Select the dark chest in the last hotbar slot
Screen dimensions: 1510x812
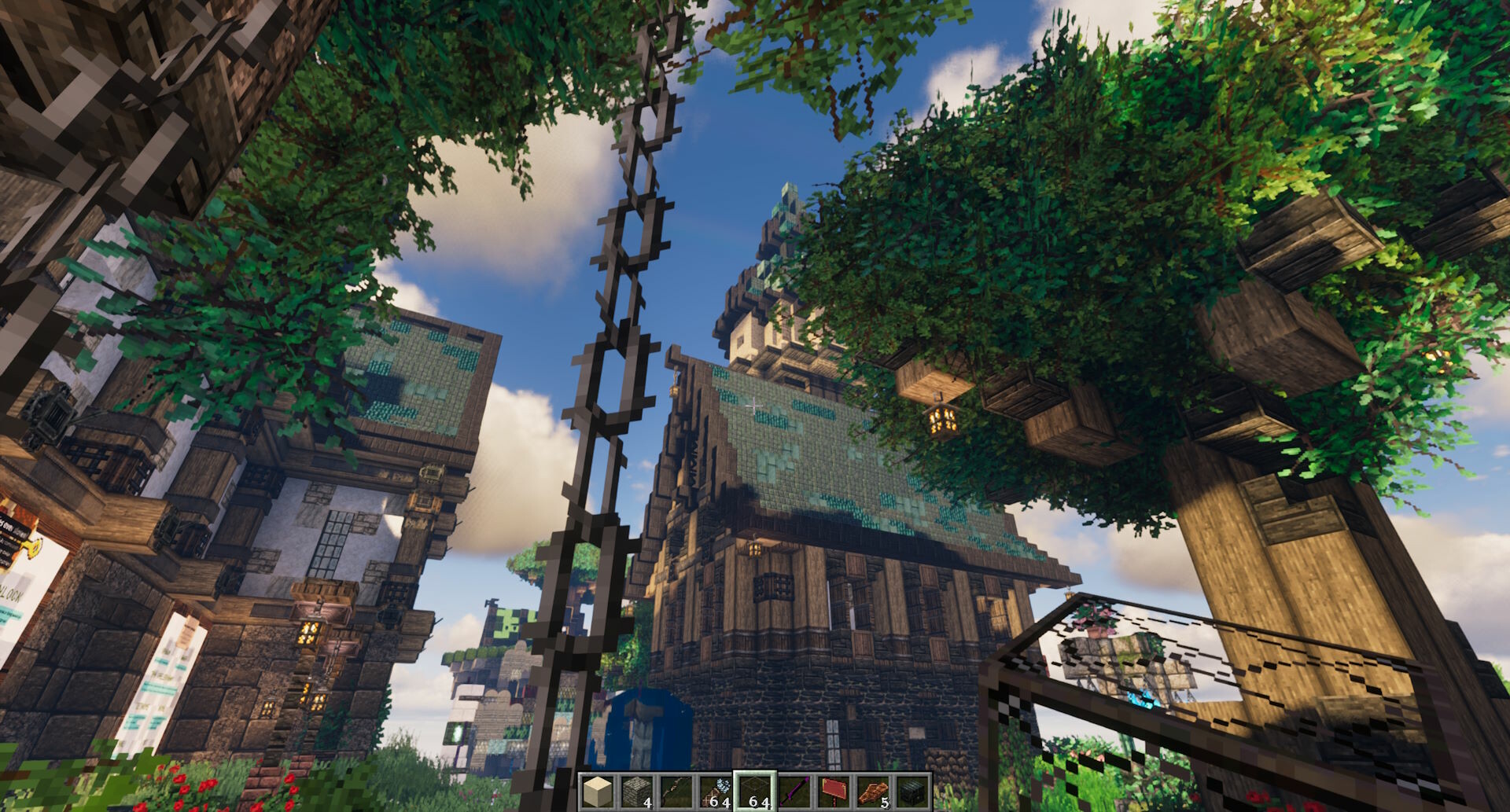tap(913, 792)
